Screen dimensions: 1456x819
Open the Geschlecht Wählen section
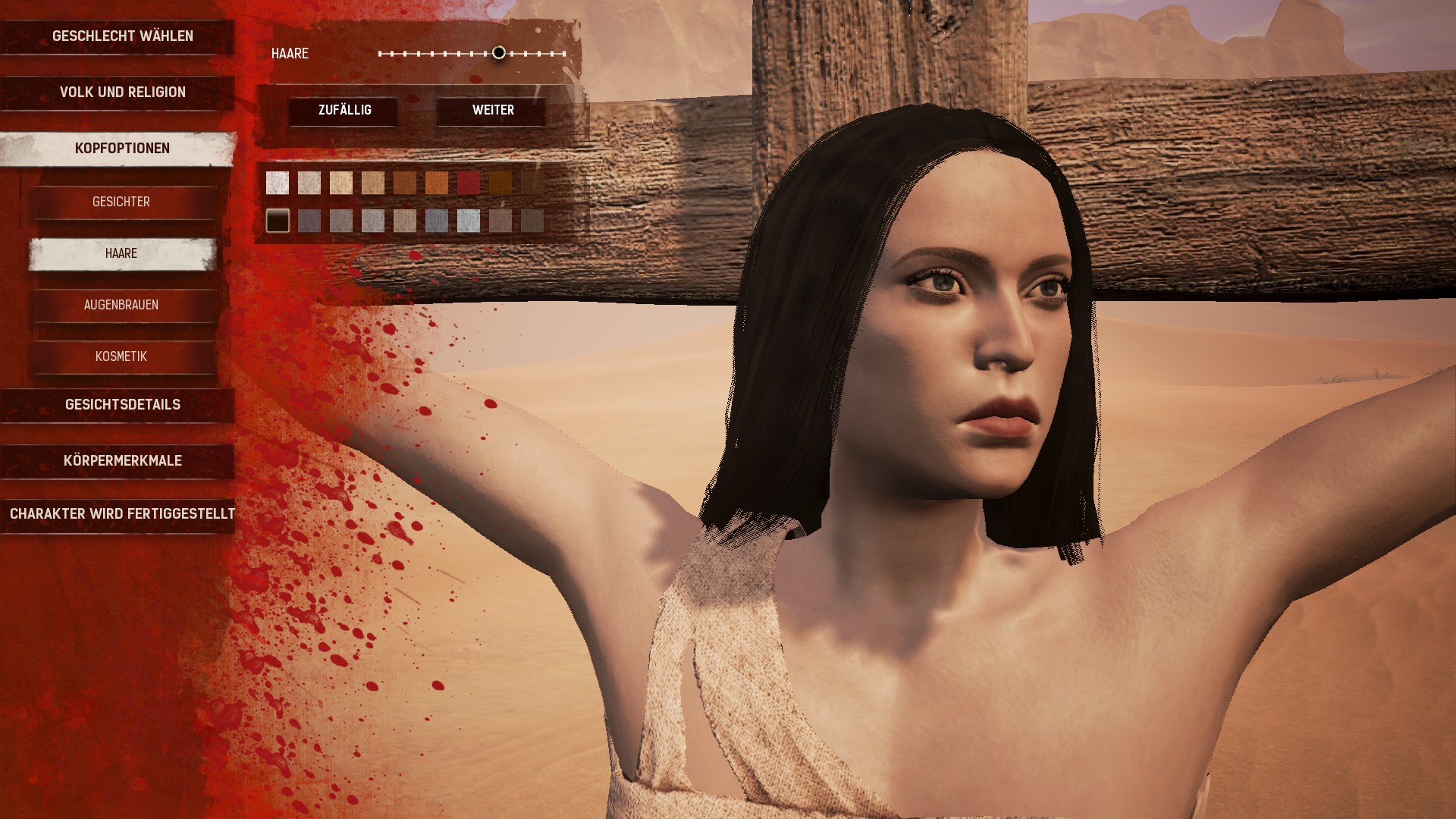(x=122, y=36)
